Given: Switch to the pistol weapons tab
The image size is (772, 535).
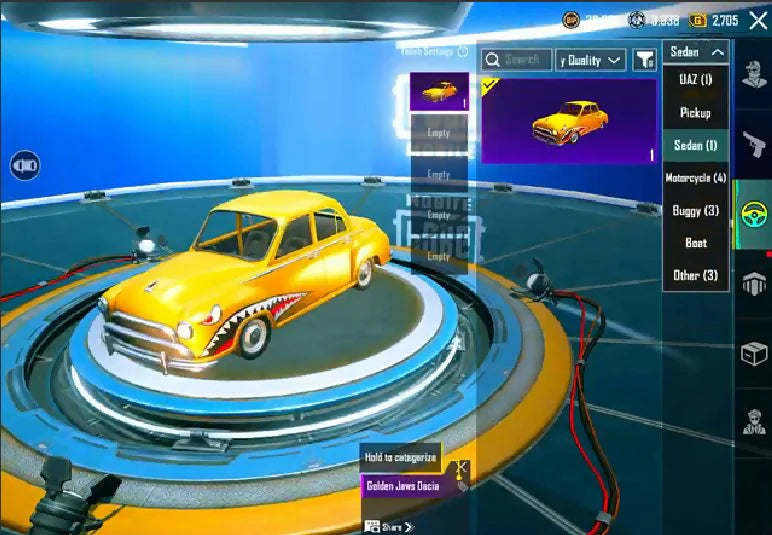Looking at the screenshot, I should [x=753, y=143].
